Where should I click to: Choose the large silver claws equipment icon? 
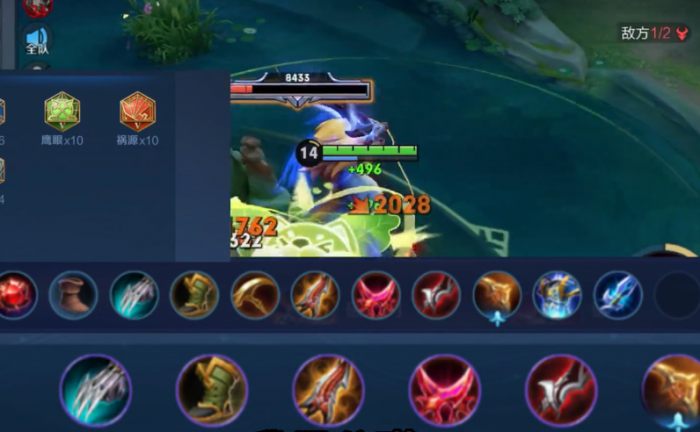point(95,390)
